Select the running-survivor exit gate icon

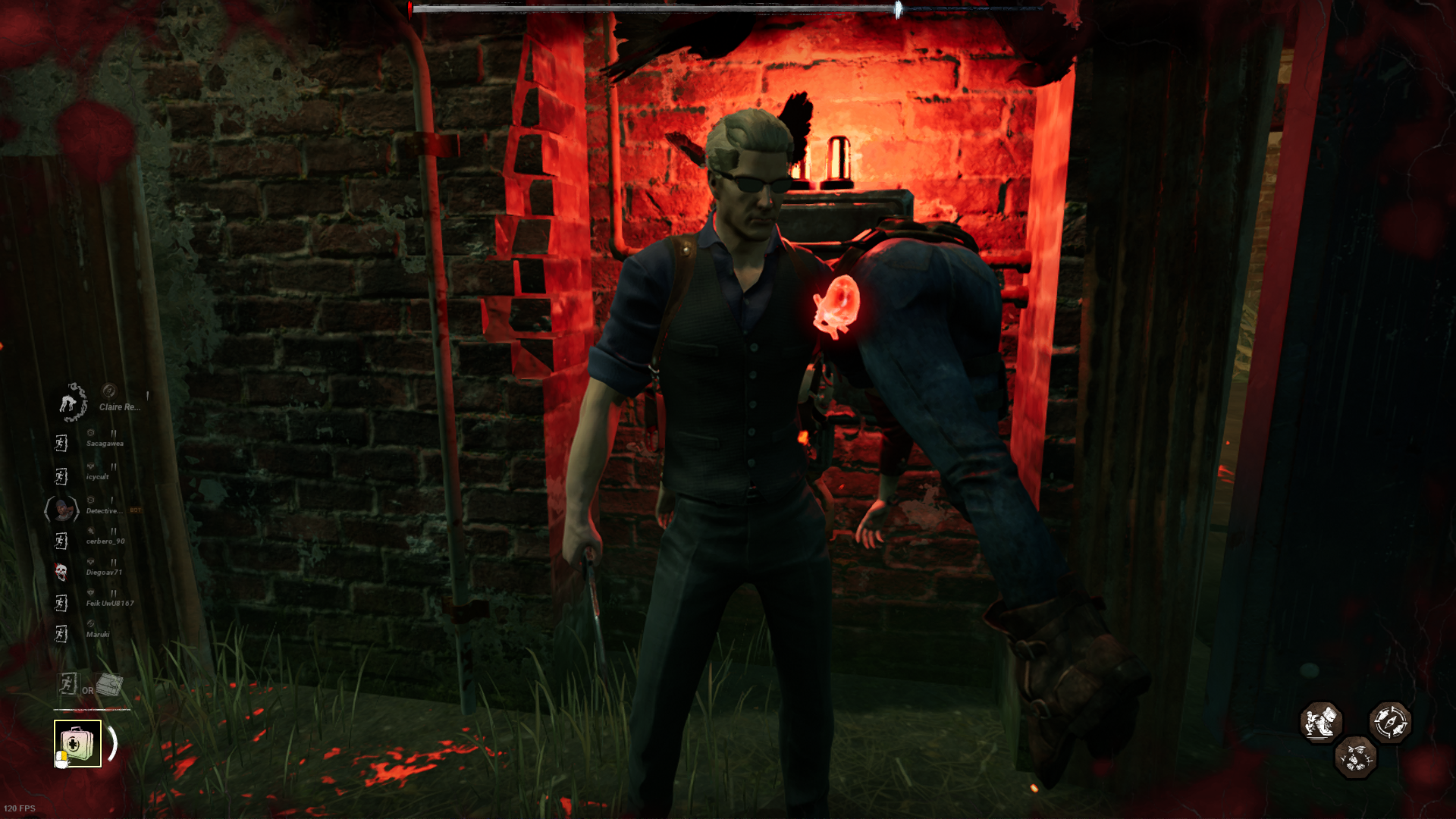pyautogui.click(x=68, y=685)
